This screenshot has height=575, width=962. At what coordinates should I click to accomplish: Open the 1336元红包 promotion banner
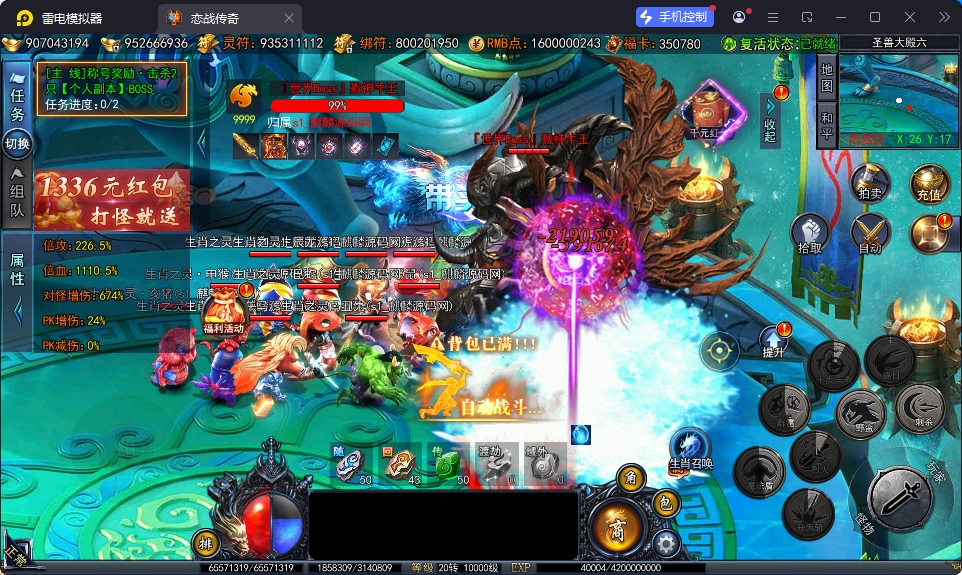tap(111, 198)
